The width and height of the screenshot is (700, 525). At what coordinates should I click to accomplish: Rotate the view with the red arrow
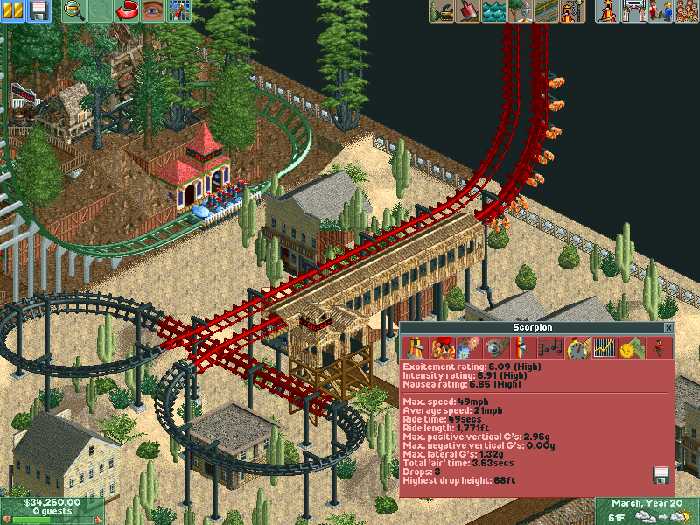click(x=128, y=11)
